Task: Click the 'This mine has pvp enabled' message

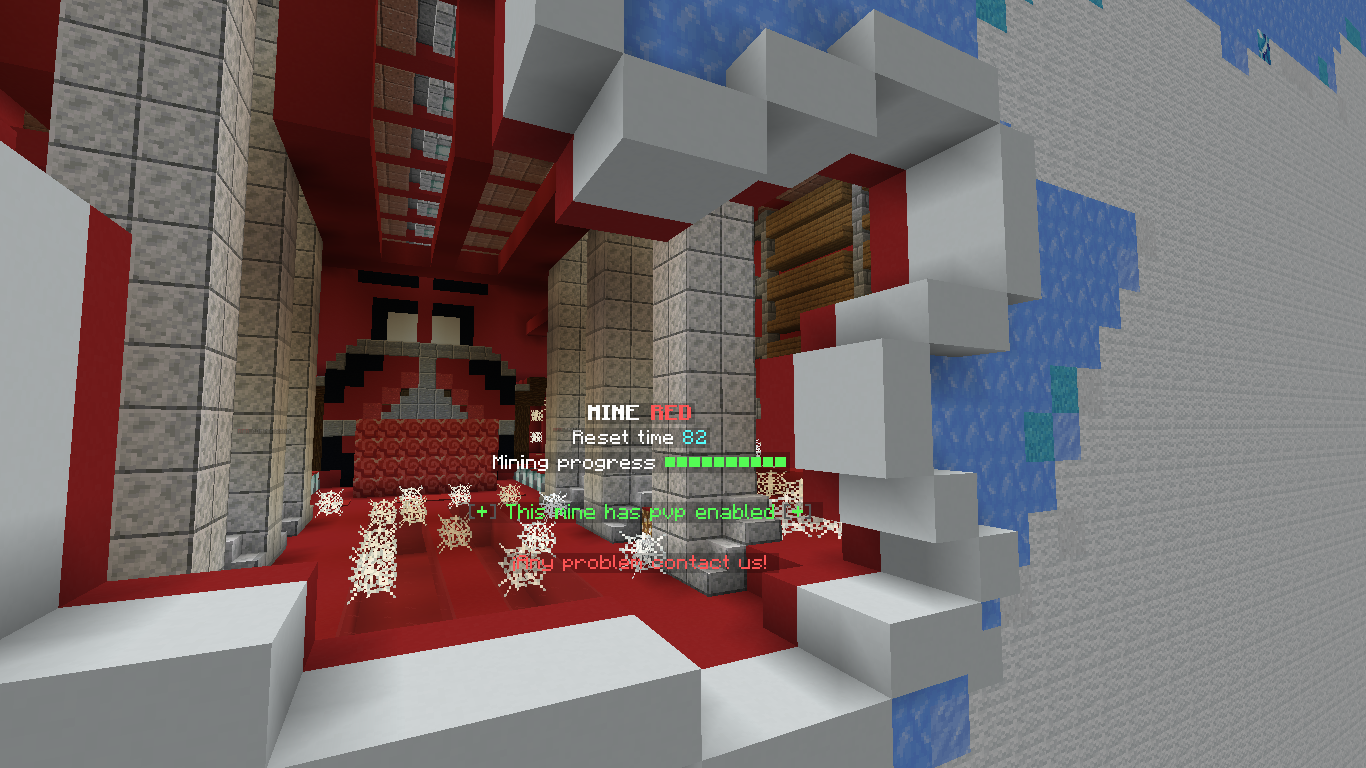Action: [x=640, y=512]
